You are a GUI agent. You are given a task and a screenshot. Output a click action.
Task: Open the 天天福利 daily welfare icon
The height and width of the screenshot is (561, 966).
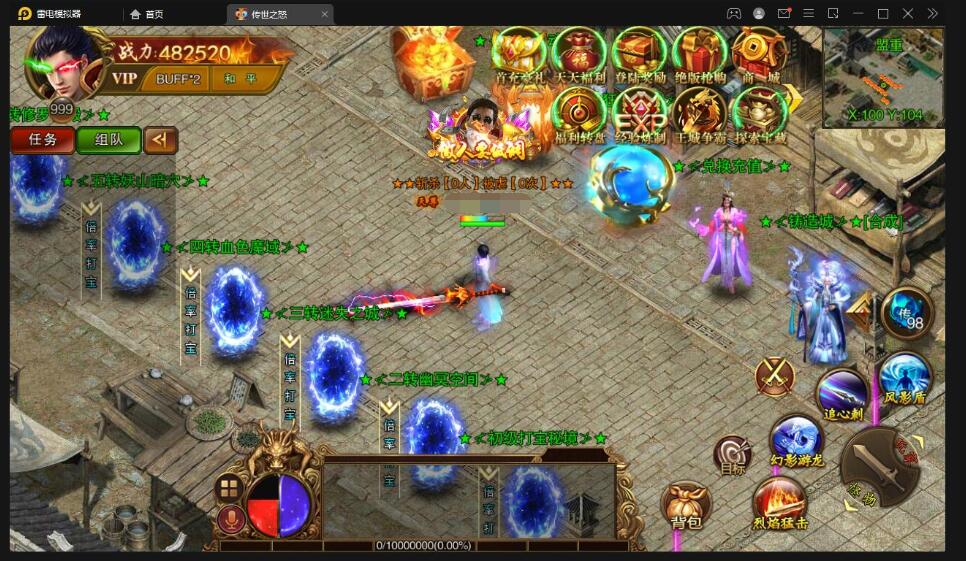click(x=579, y=55)
